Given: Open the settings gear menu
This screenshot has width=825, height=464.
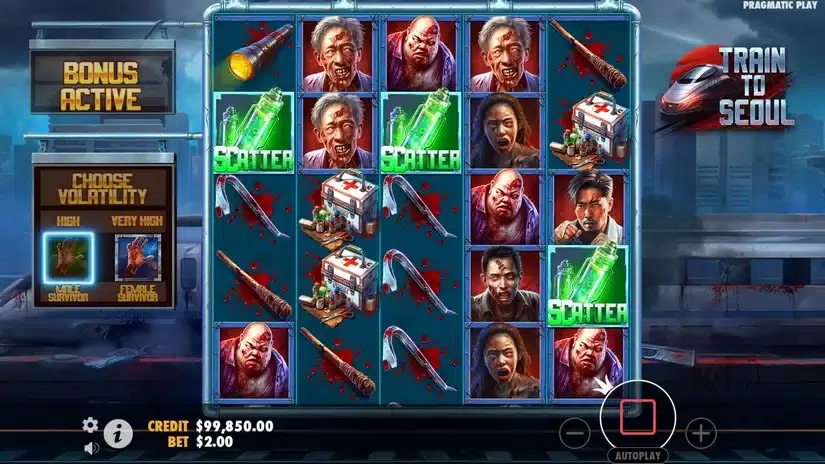Looking at the screenshot, I should coord(91,424).
